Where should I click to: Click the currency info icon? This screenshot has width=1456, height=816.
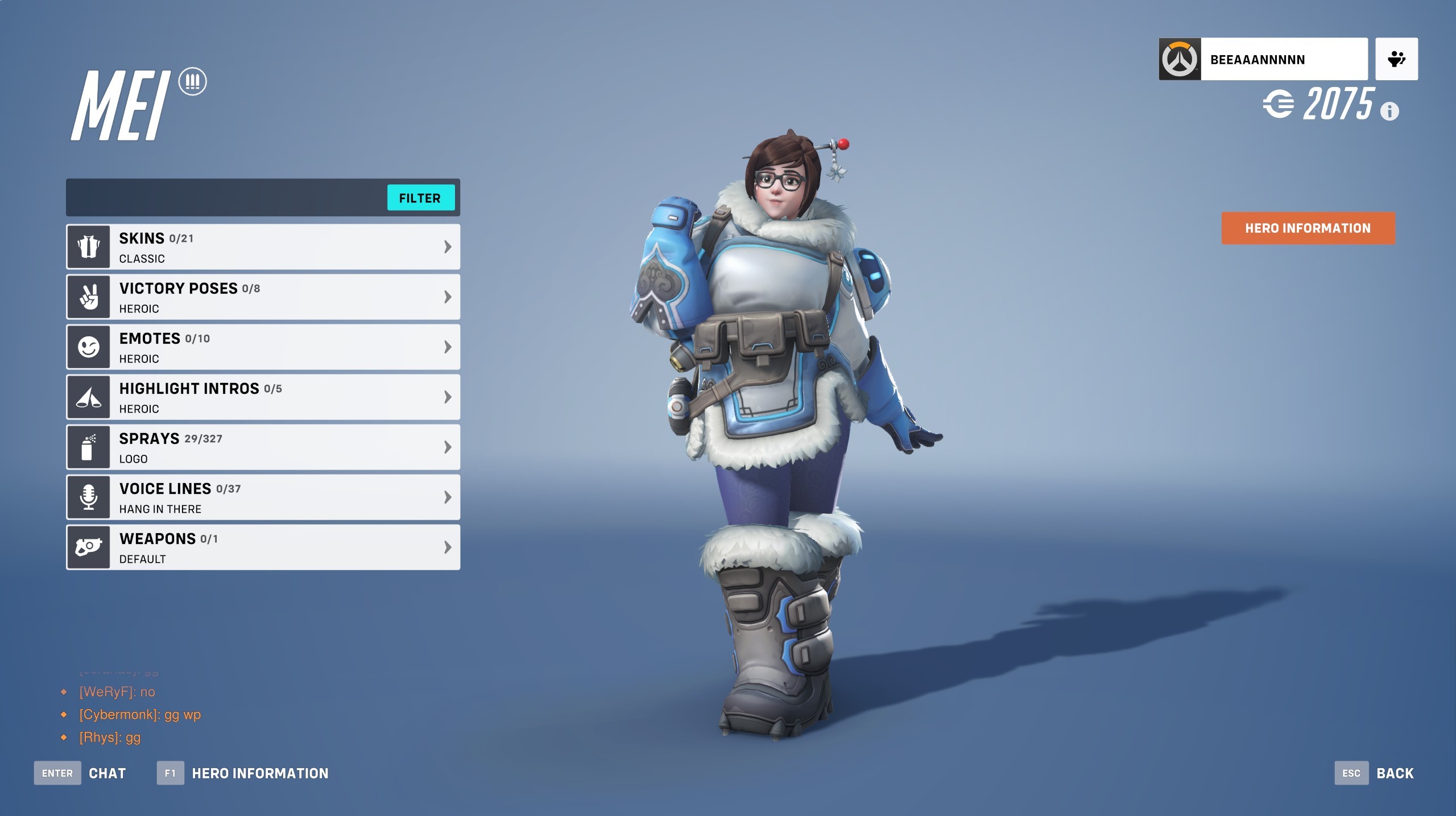(1389, 112)
